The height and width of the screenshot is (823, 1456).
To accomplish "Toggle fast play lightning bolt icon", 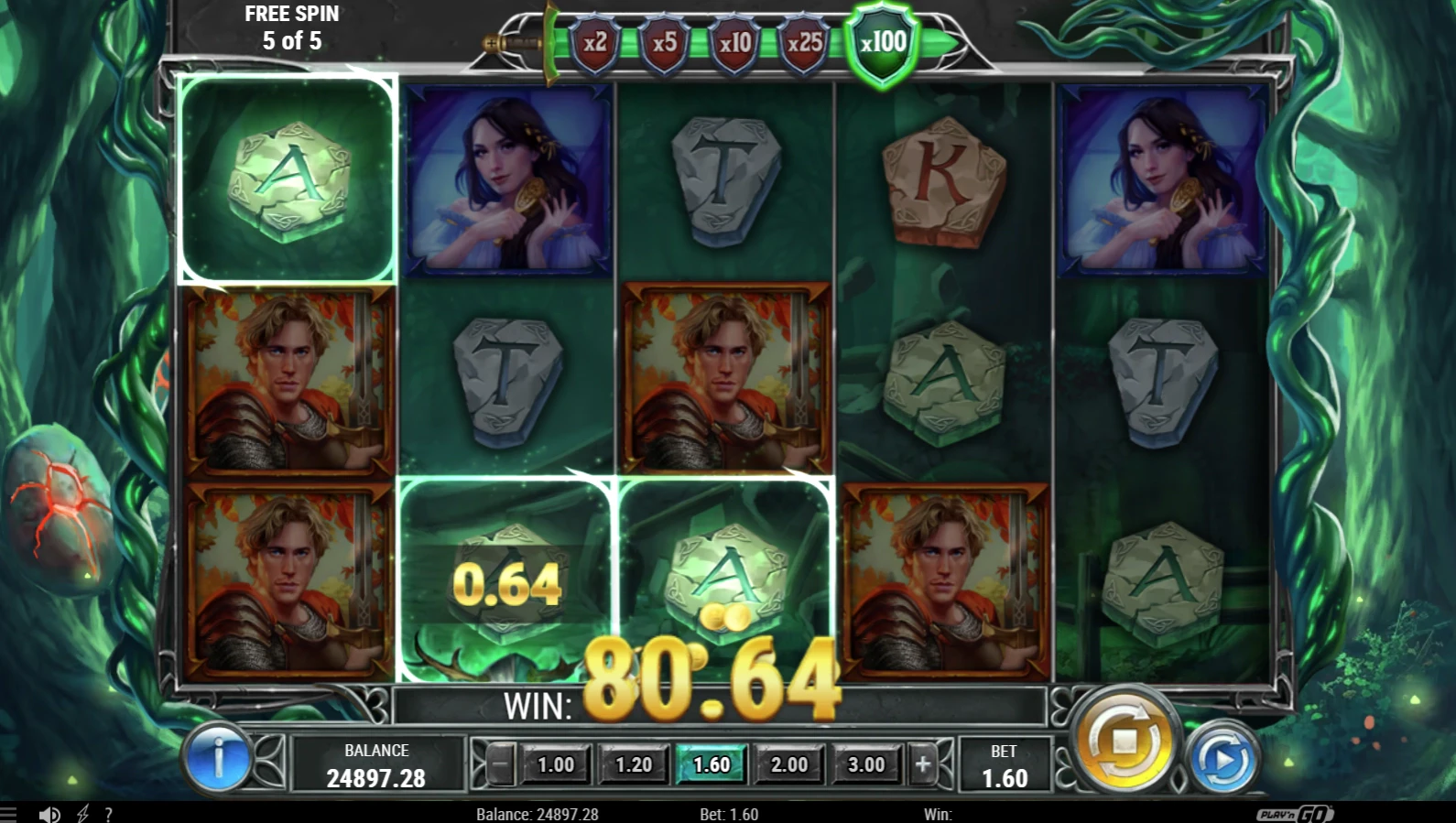I will pos(82,814).
